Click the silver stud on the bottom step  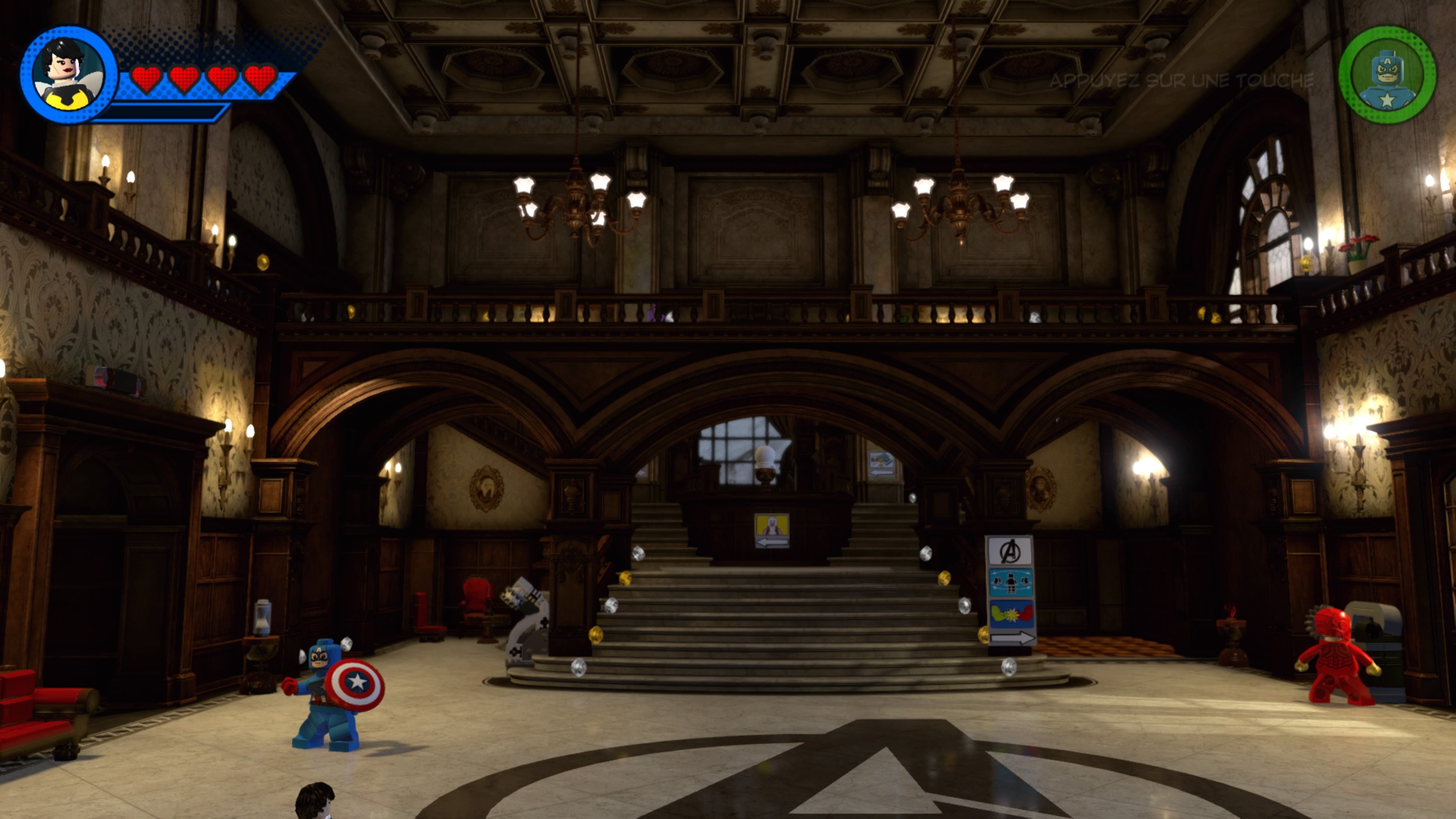click(x=579, y=667)
